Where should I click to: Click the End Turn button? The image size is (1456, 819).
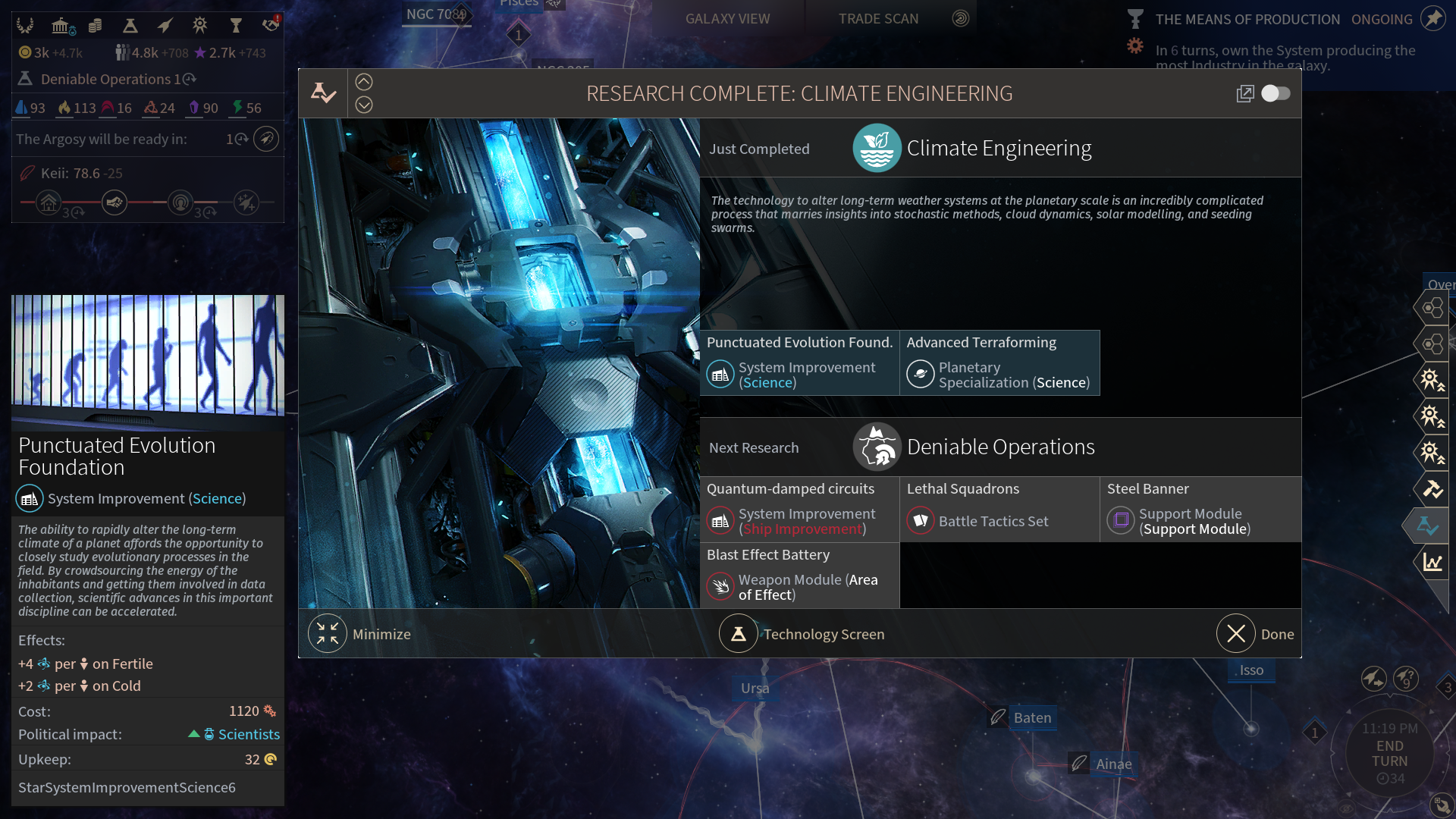pyautogui.click(x=1389, y=753)
